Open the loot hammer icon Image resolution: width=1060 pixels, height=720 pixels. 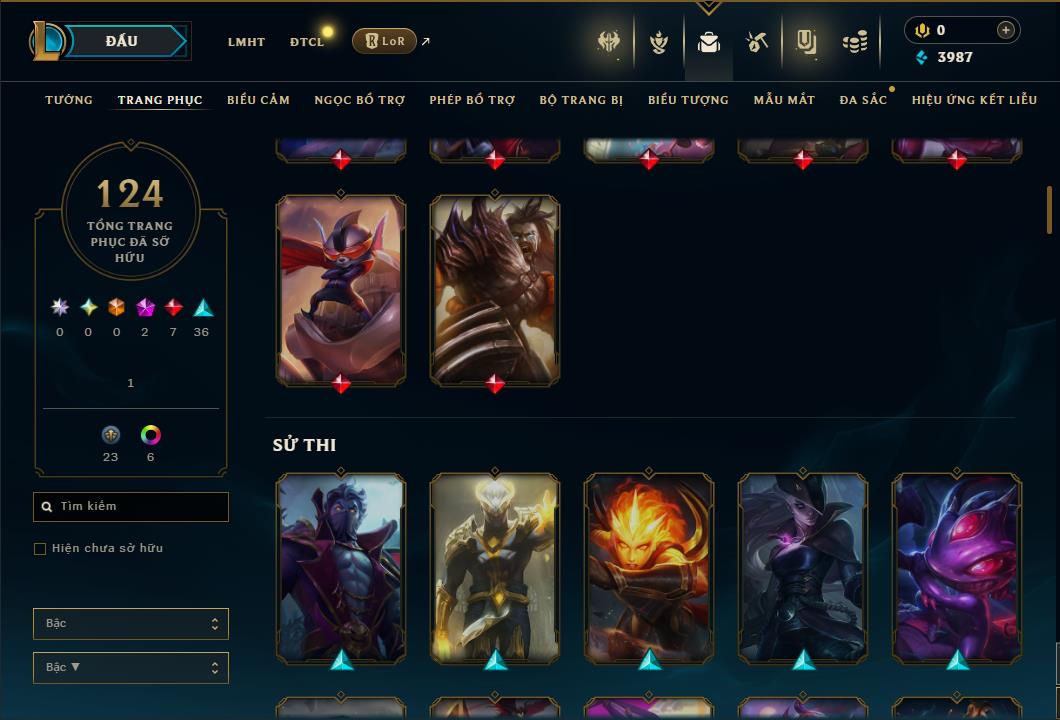pos(757,42)
